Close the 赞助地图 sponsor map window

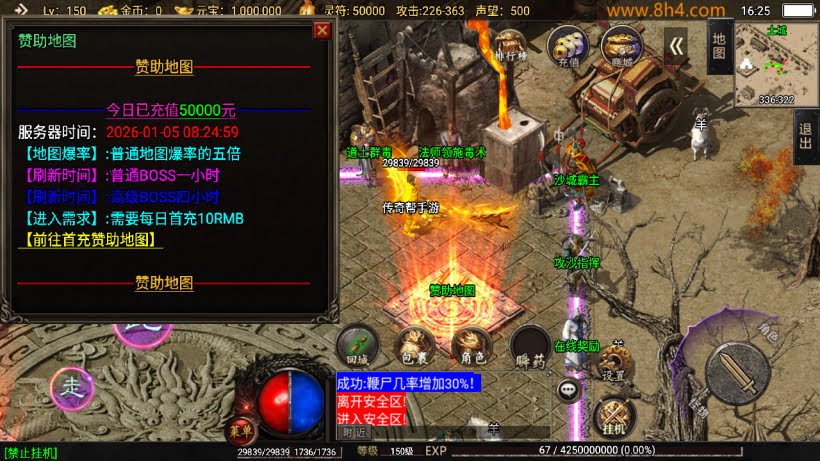[322, 30]
